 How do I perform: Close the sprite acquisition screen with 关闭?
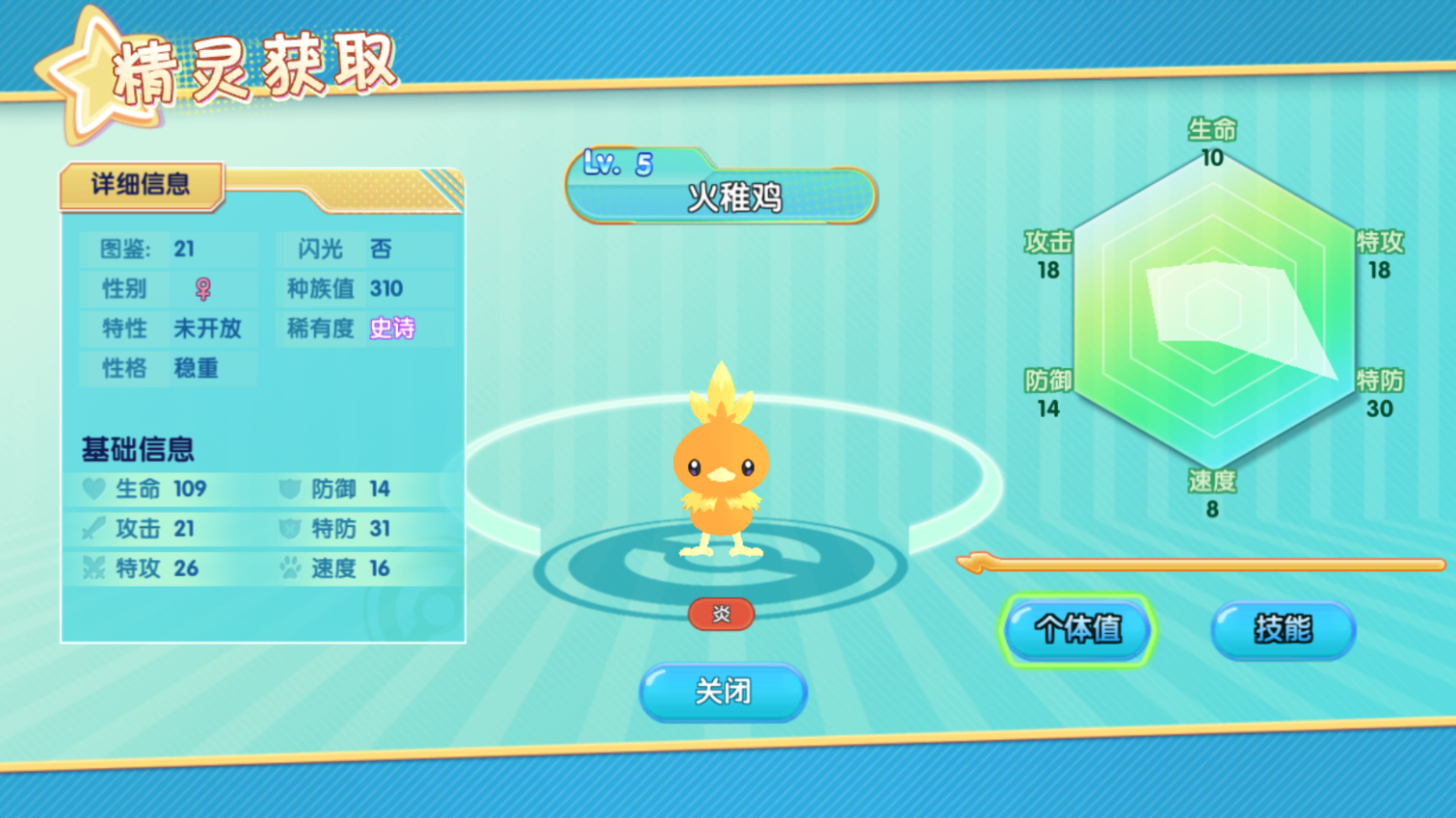[723, 692]
